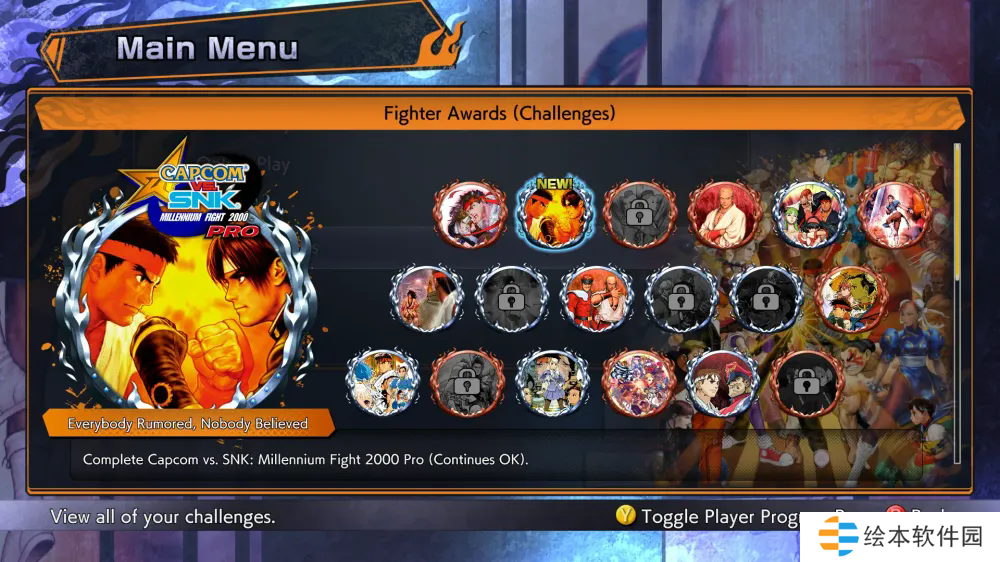Open the purple and red crowd-artwork medallion
This screenshot has height=562, width=1000.
click(x=639, y=383)
